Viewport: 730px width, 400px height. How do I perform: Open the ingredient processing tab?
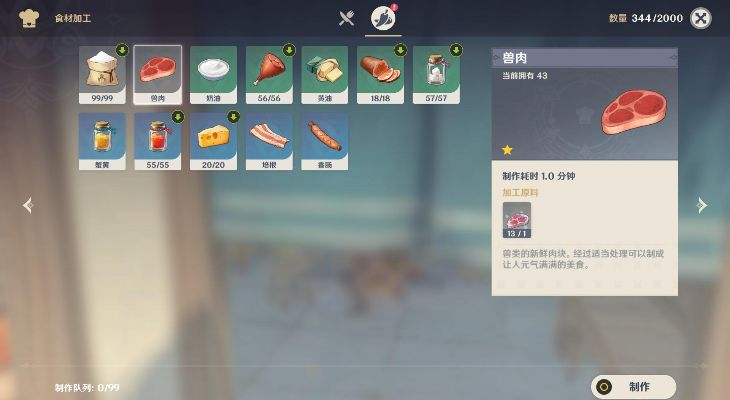click(x=382, y=18)
